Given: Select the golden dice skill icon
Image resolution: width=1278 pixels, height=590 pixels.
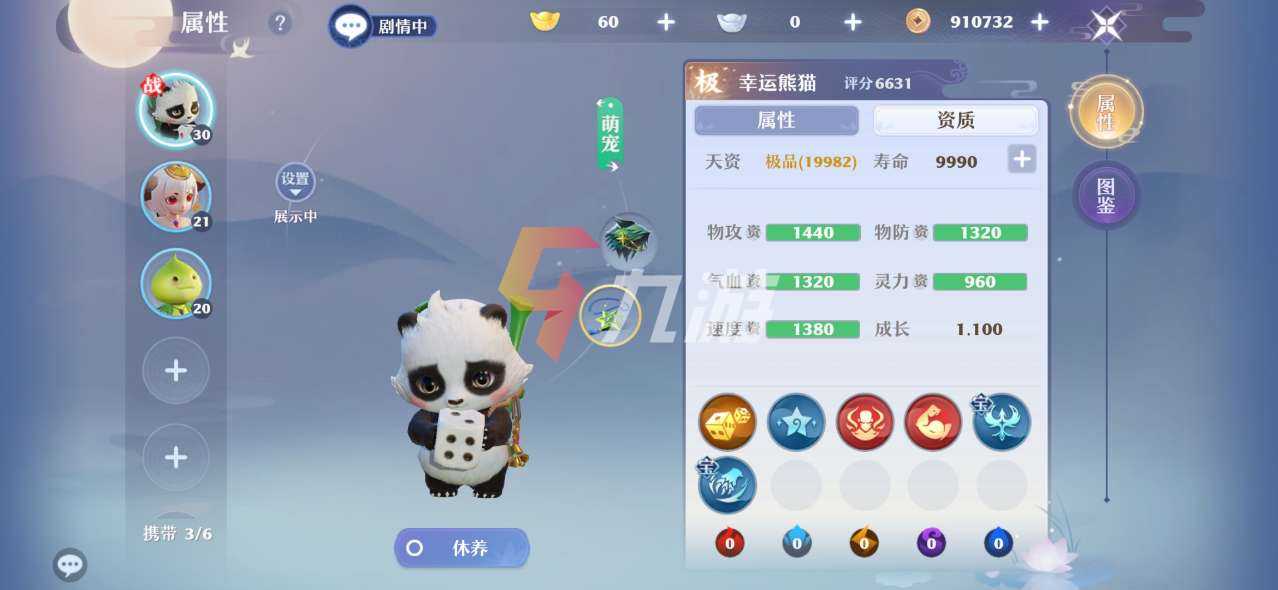Looking at the screenshot, I should pos(727,422).
